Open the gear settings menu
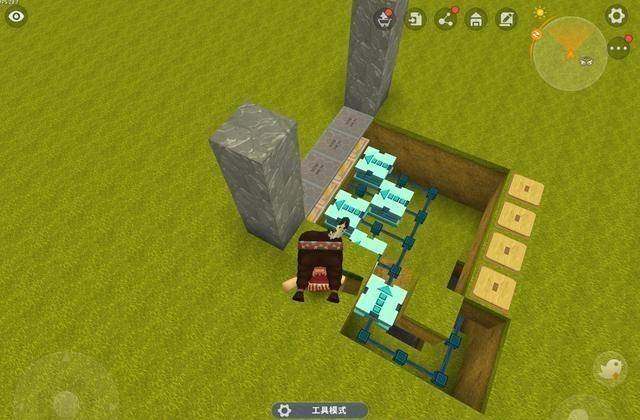This screenshot has width=640, height=420. 617,16
